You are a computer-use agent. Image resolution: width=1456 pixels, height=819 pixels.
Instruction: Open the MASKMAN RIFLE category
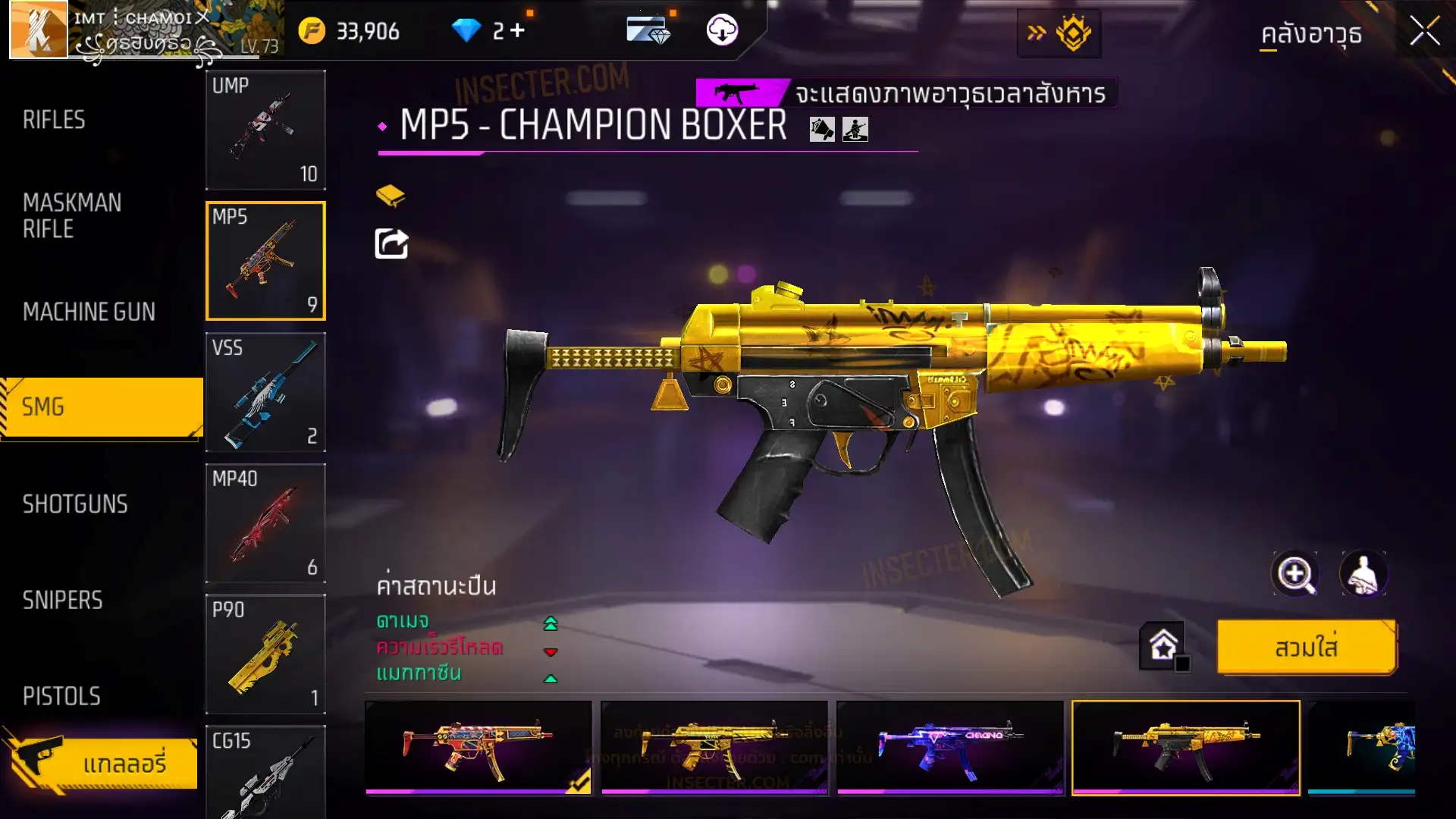coord(72,216)
